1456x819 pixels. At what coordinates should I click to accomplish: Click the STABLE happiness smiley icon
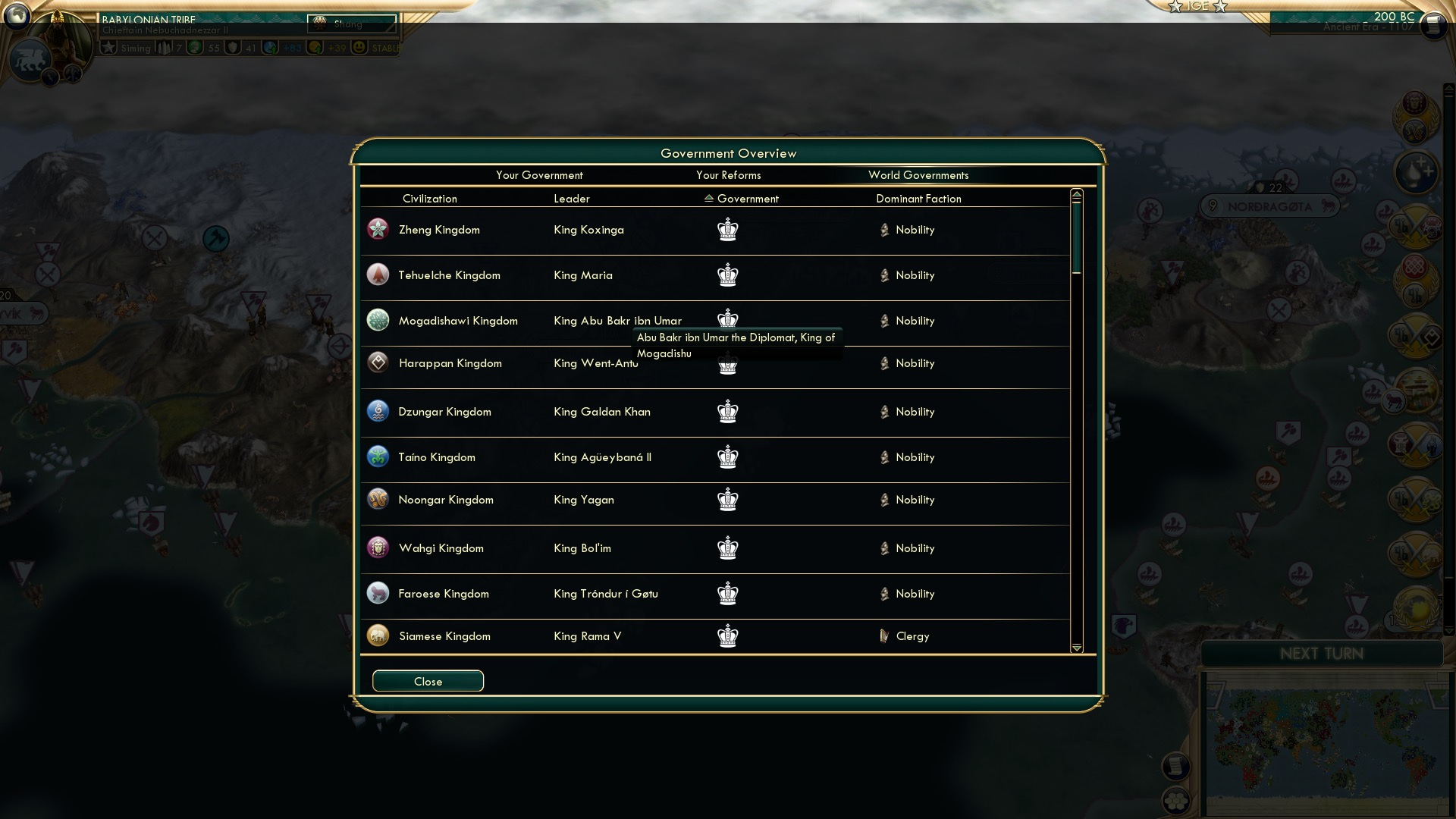coord(357,47)
